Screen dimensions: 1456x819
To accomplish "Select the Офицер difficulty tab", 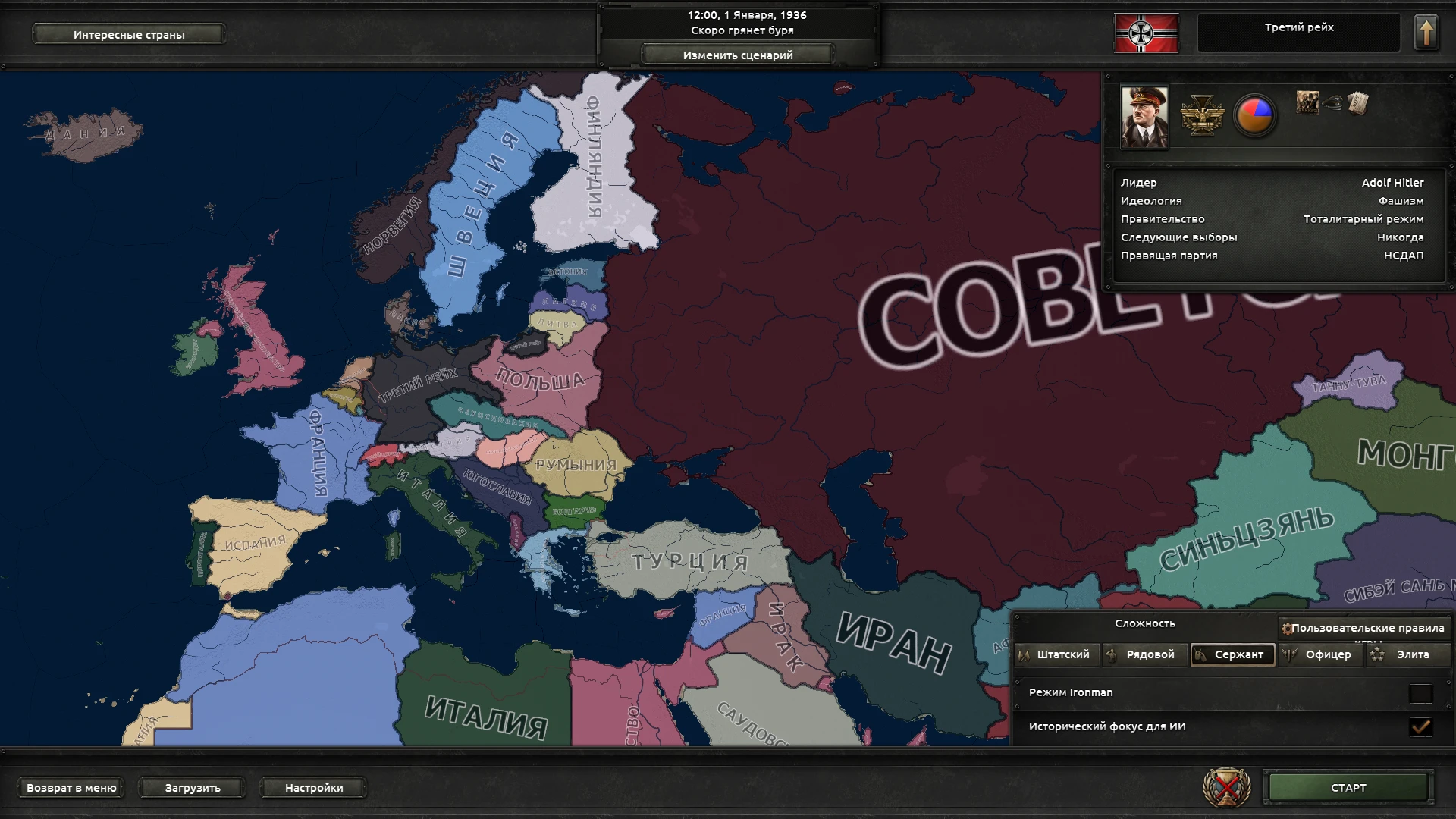I will pos(1320,654).
